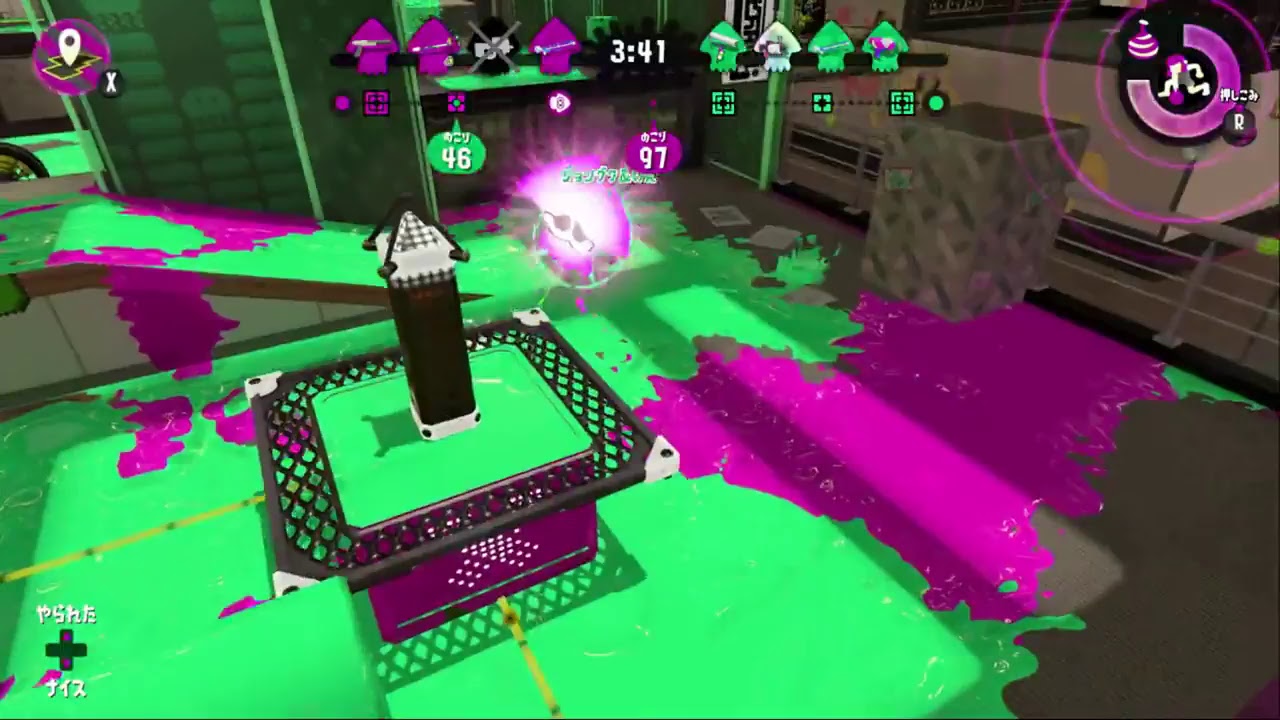Select the Curling Bomb special weapon icon
The height and width of the screenshot is (720, 1280).
(x=1143, y=47)
